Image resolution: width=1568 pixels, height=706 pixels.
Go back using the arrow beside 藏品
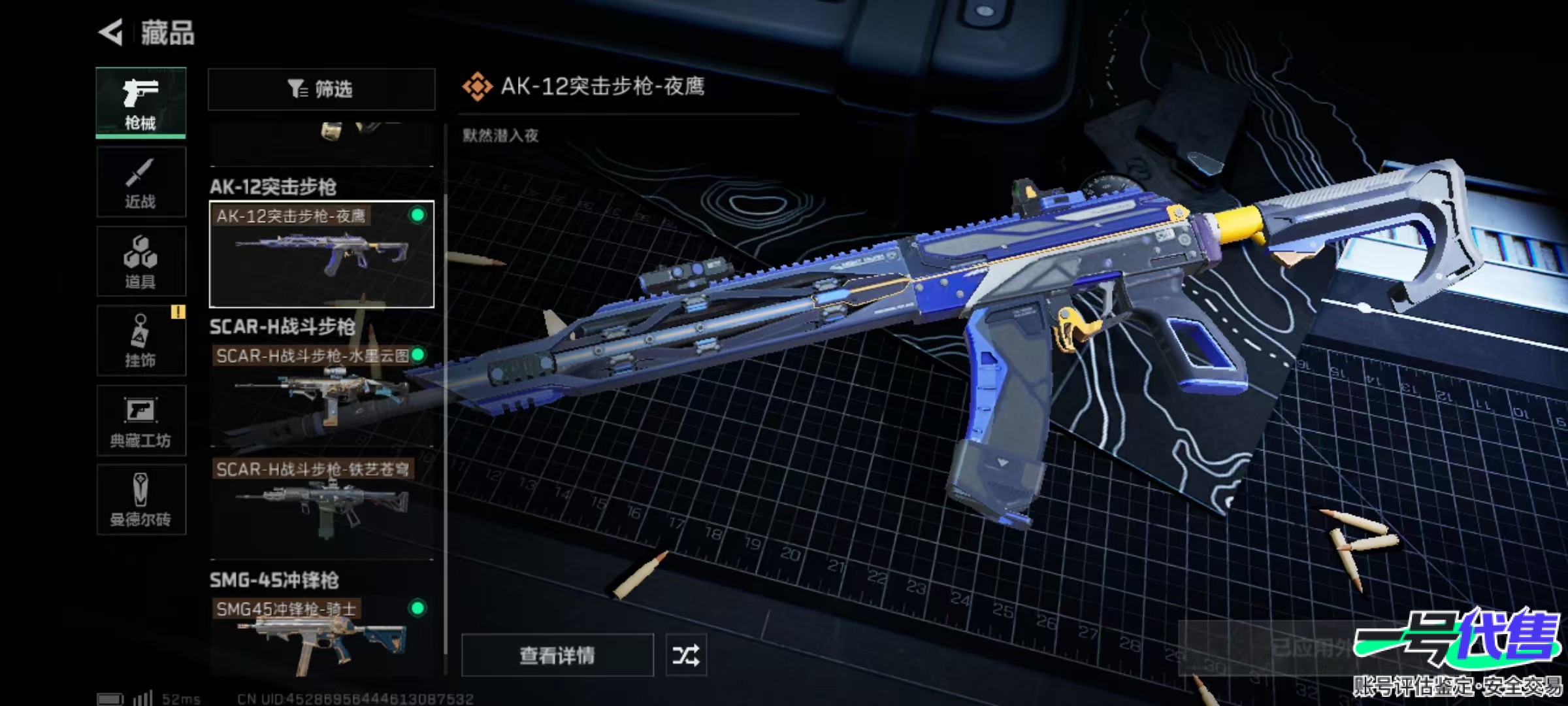pos(112,32)
